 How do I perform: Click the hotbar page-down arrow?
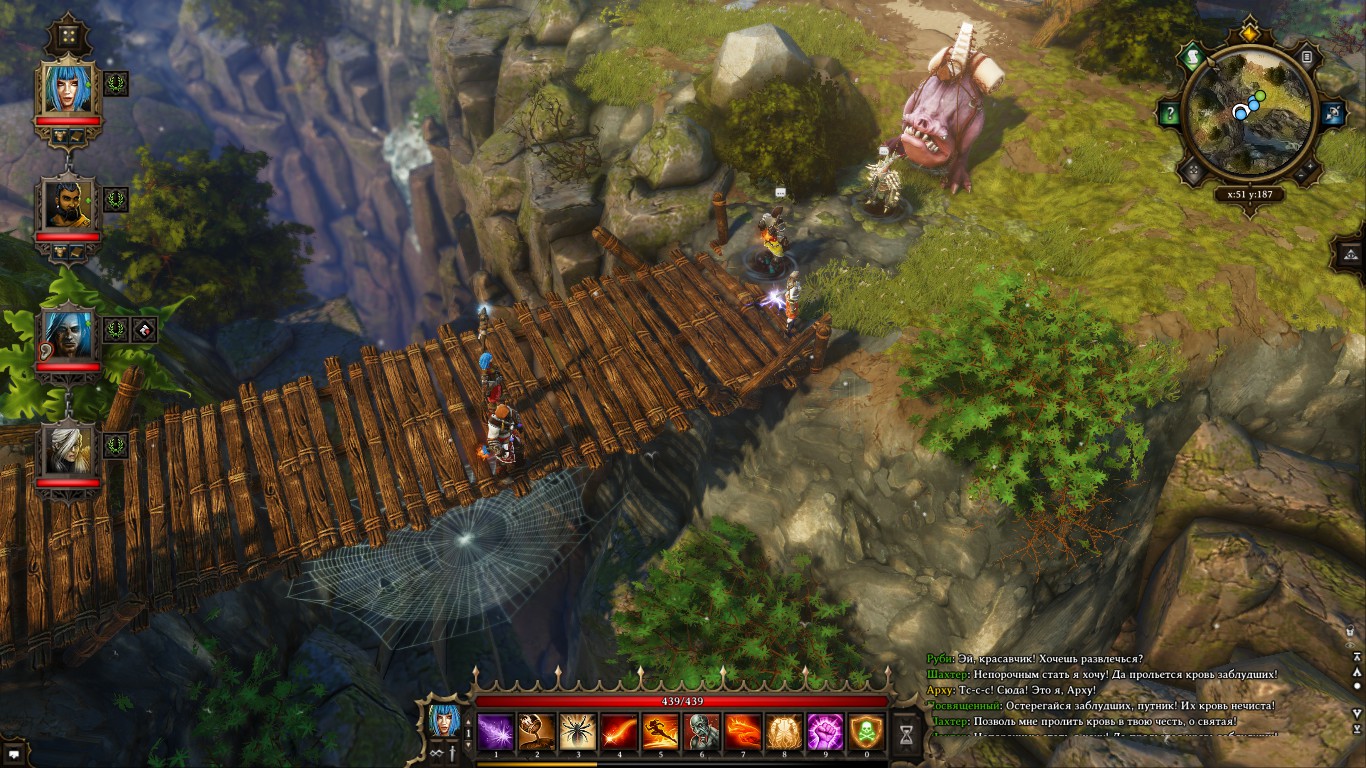[x=468, y=743]
